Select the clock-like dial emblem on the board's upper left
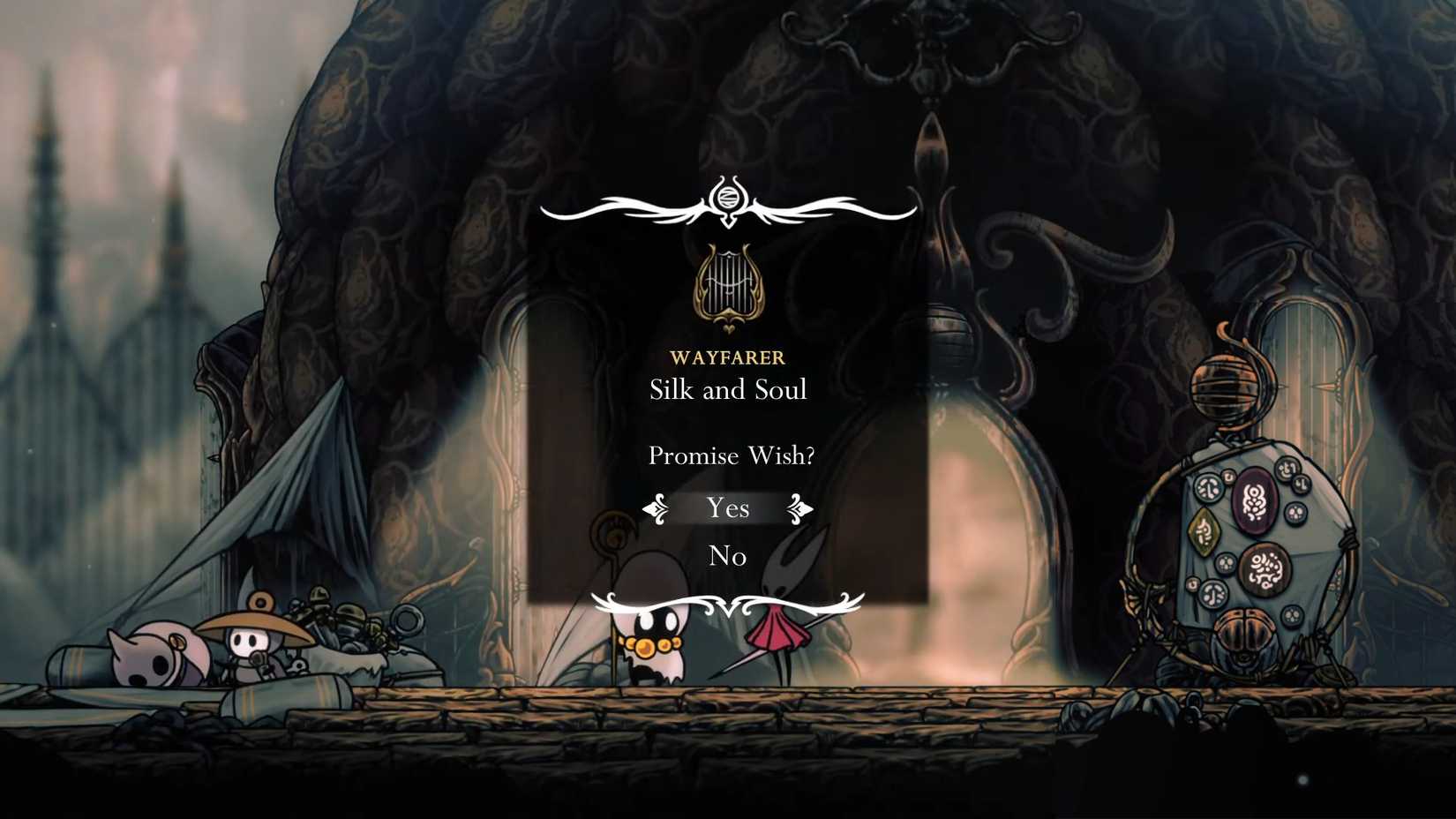 coord(1208,489)
